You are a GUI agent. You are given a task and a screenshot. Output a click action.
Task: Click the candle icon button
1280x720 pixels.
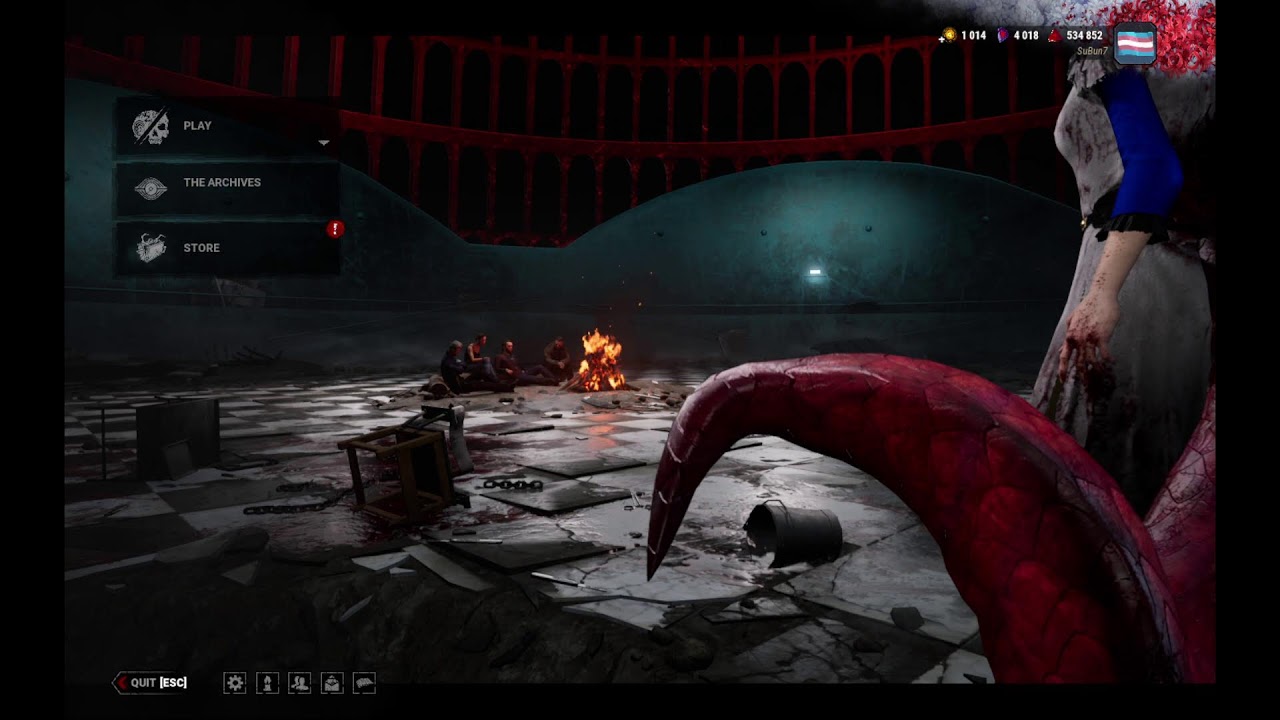click(x=267, y=683)
